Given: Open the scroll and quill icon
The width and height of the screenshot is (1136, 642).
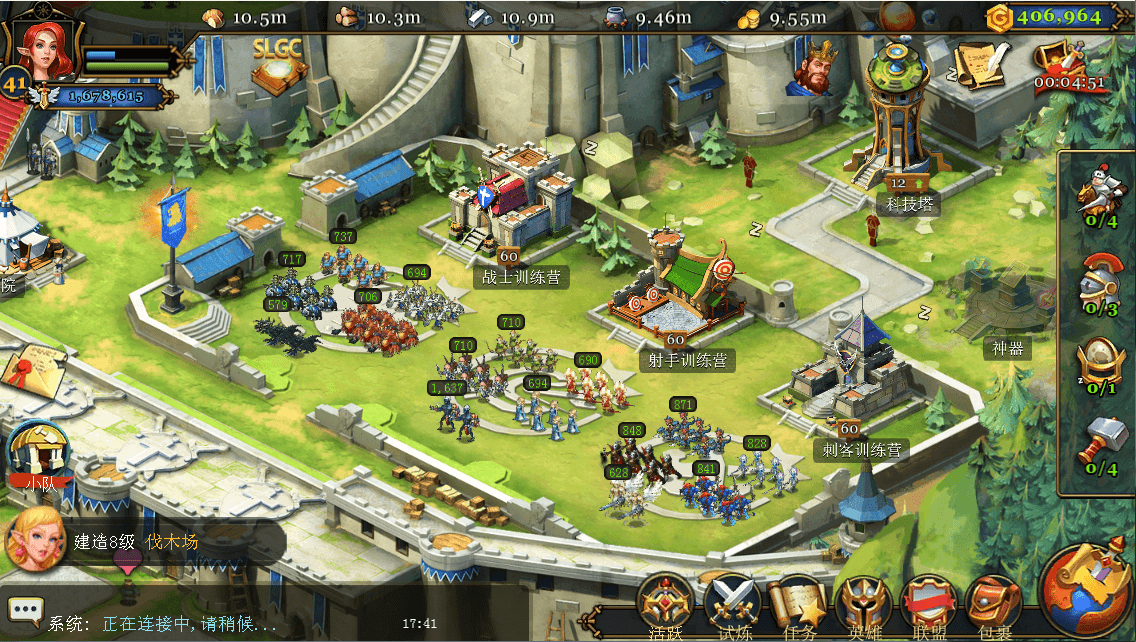Looking at the screenshot, I should click(979, 65).
